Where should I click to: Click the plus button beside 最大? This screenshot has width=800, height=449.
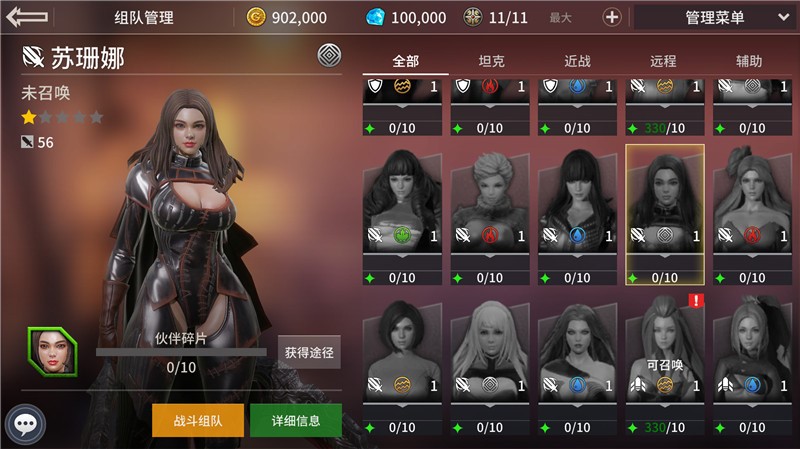point(612,17)
